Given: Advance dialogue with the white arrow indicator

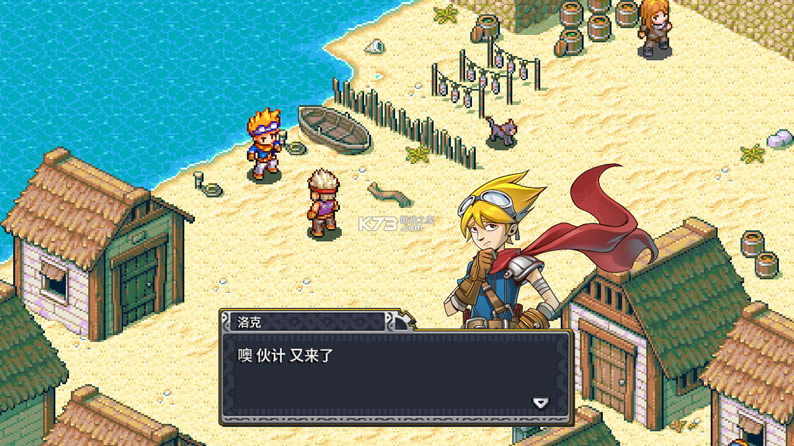Looking at the screenshot, I should (x=540, y=403).
